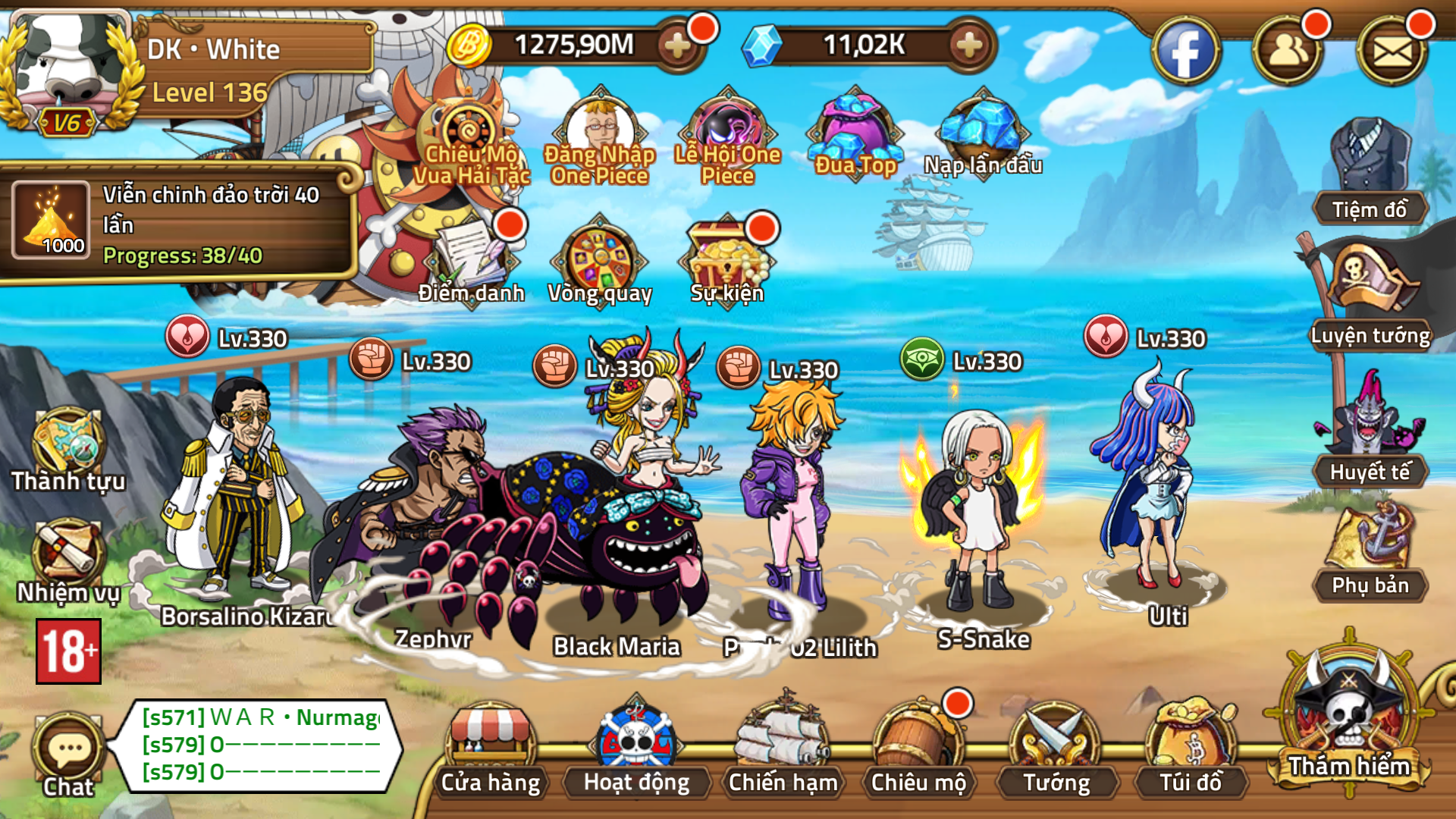The width and height of the screenshot is (1456, 819).
Task: Add diamonds using the plus button
Action: (x=968, y=44)
